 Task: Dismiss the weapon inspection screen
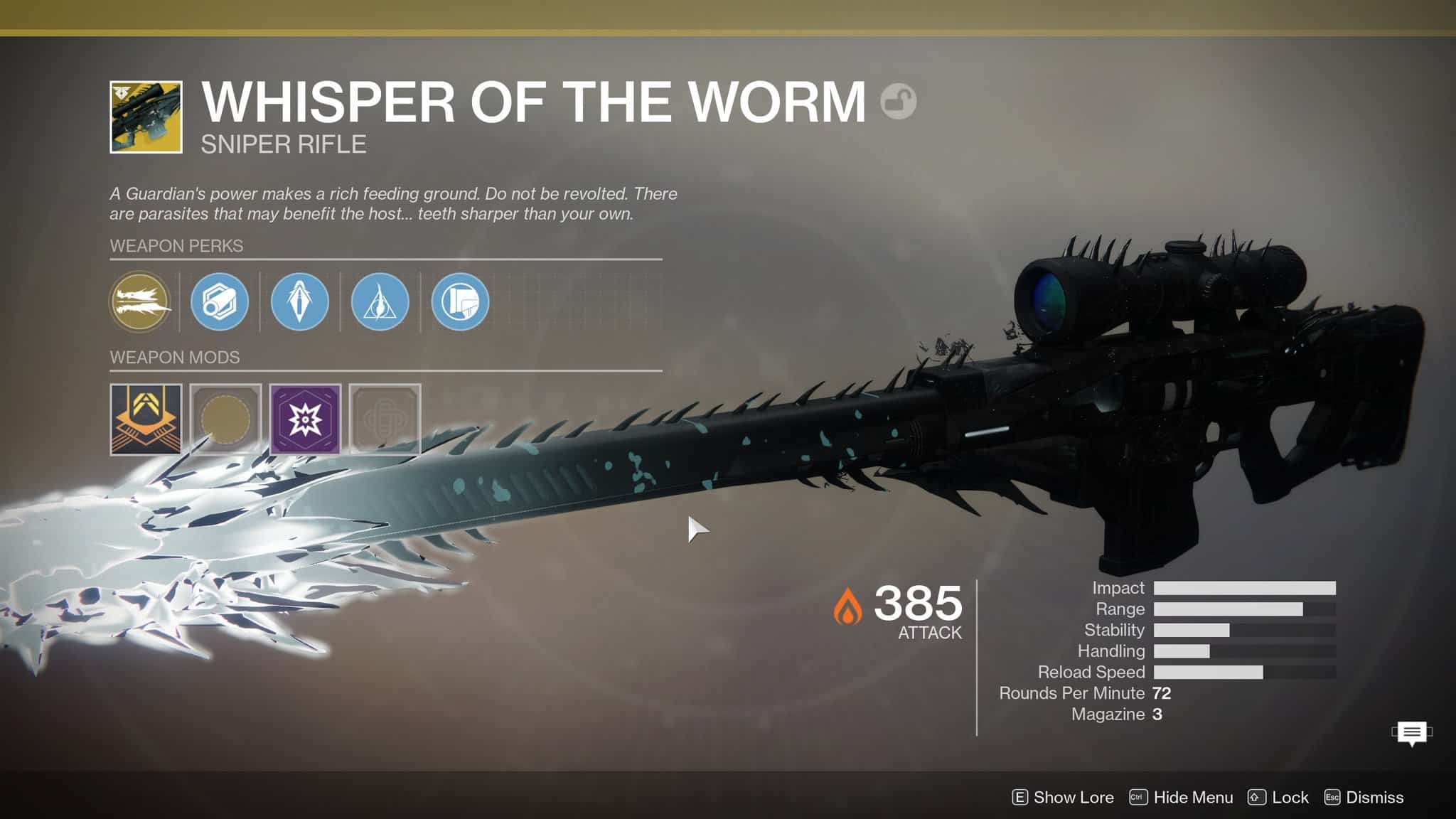tap(1364, 798)
